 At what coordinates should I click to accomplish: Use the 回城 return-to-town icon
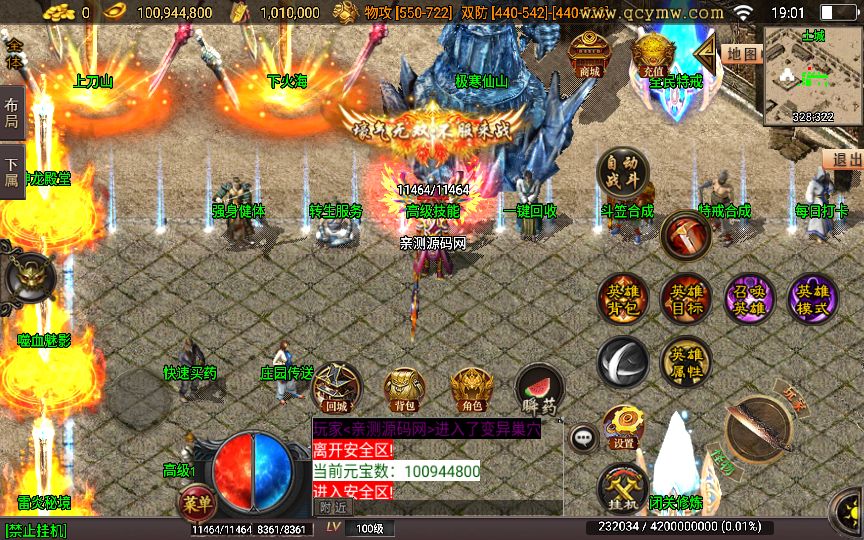pyautogui.click(x=337, y=389)
